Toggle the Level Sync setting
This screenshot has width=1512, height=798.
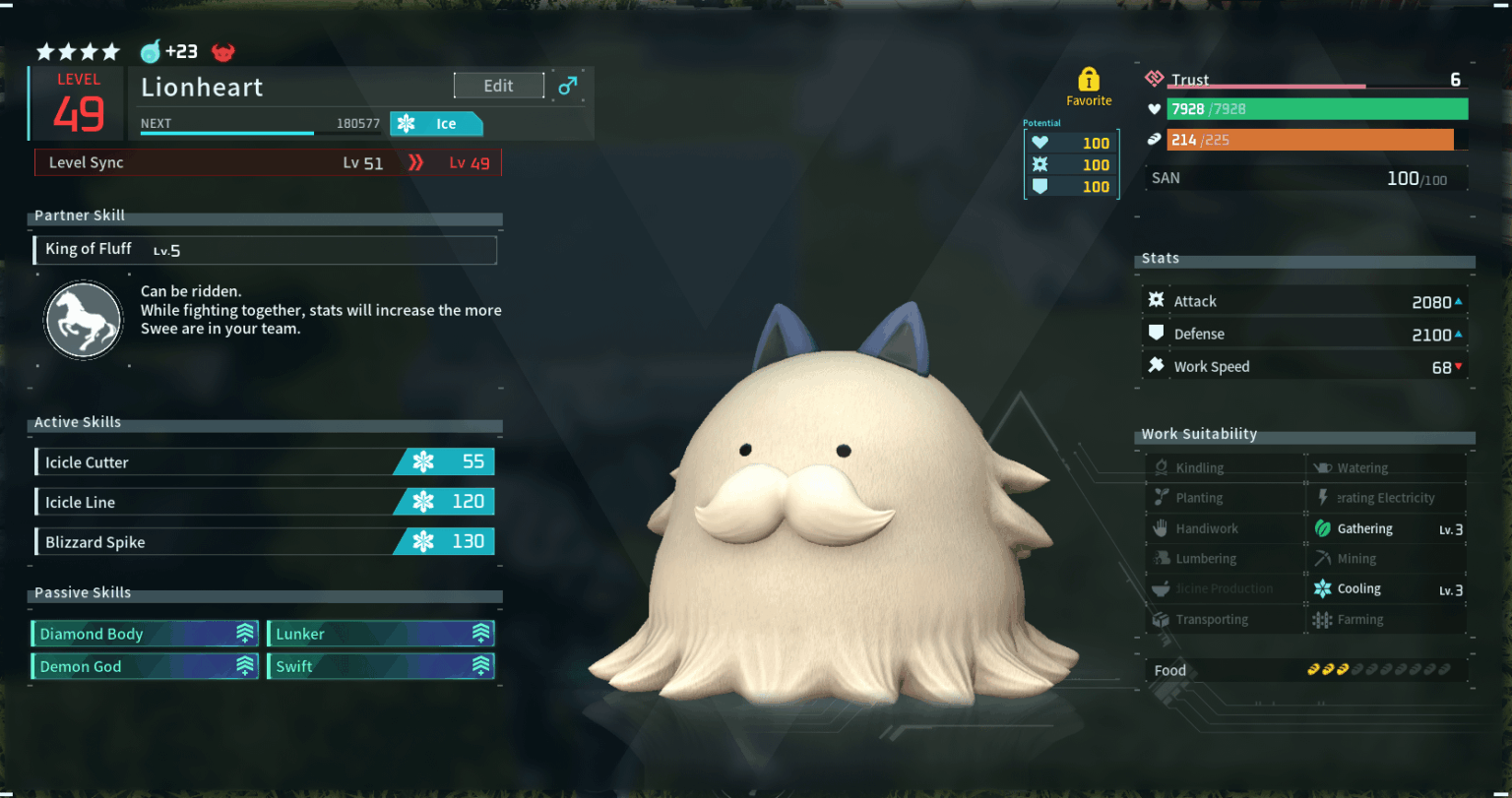264,162
